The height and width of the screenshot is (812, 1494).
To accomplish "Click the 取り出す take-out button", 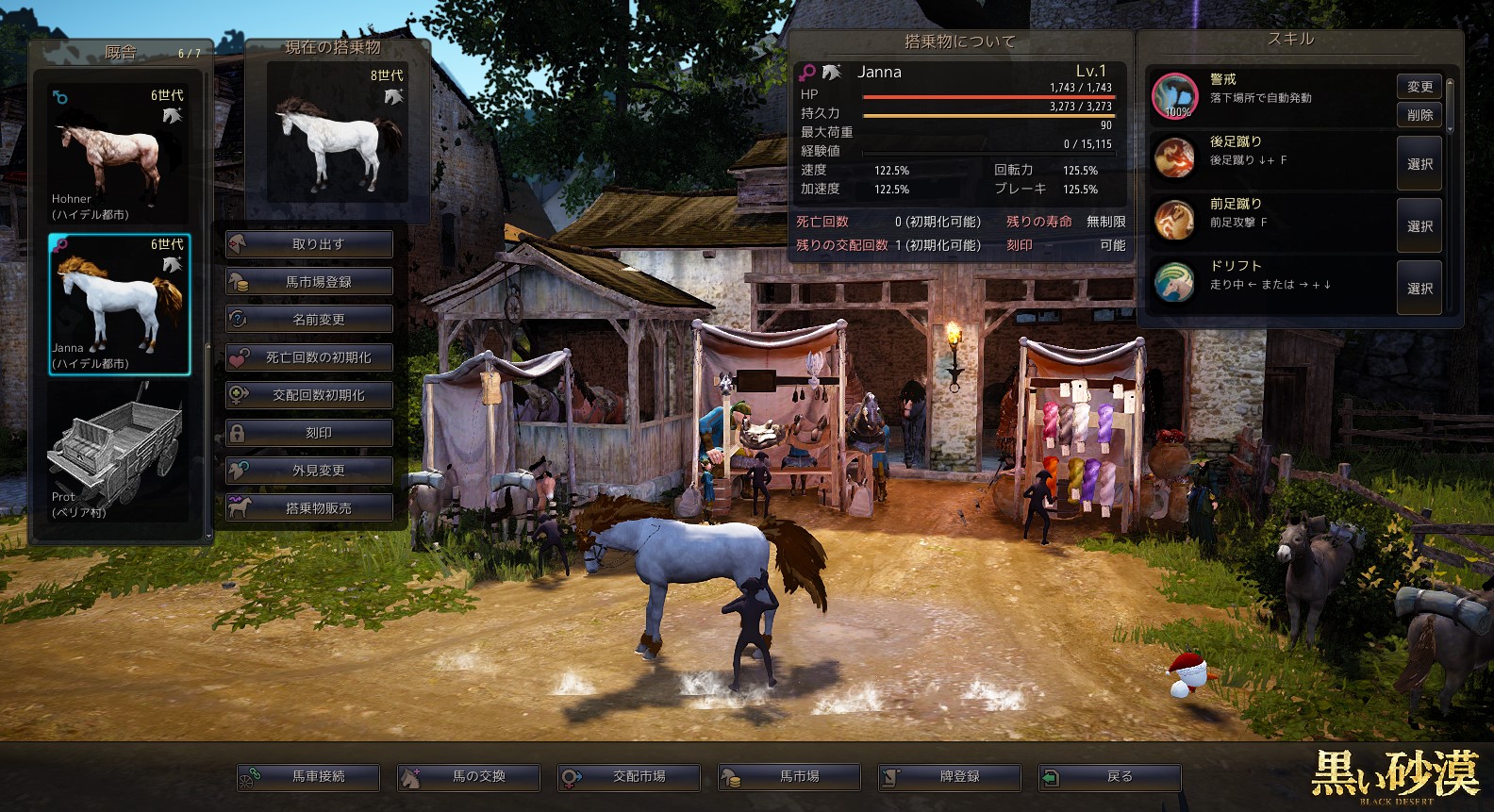I will [309, 244].
